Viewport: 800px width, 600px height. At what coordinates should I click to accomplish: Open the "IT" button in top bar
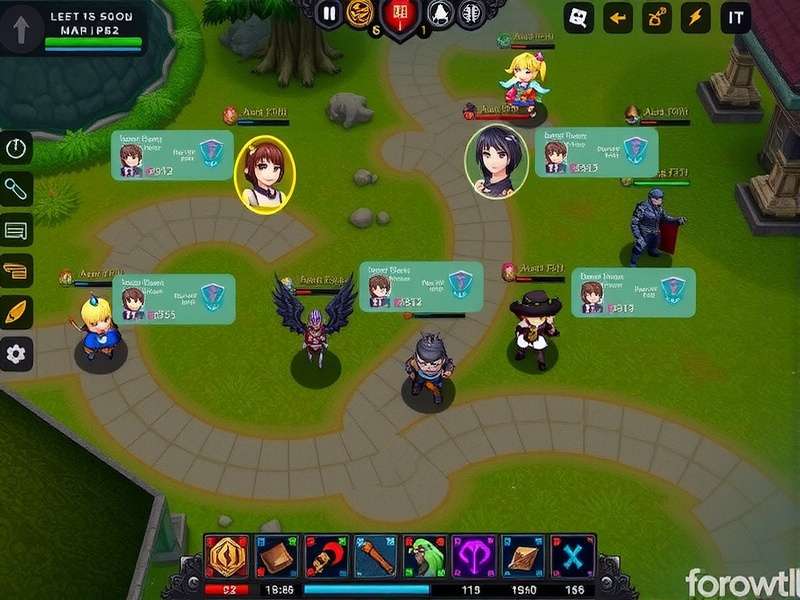pos(736,17)
